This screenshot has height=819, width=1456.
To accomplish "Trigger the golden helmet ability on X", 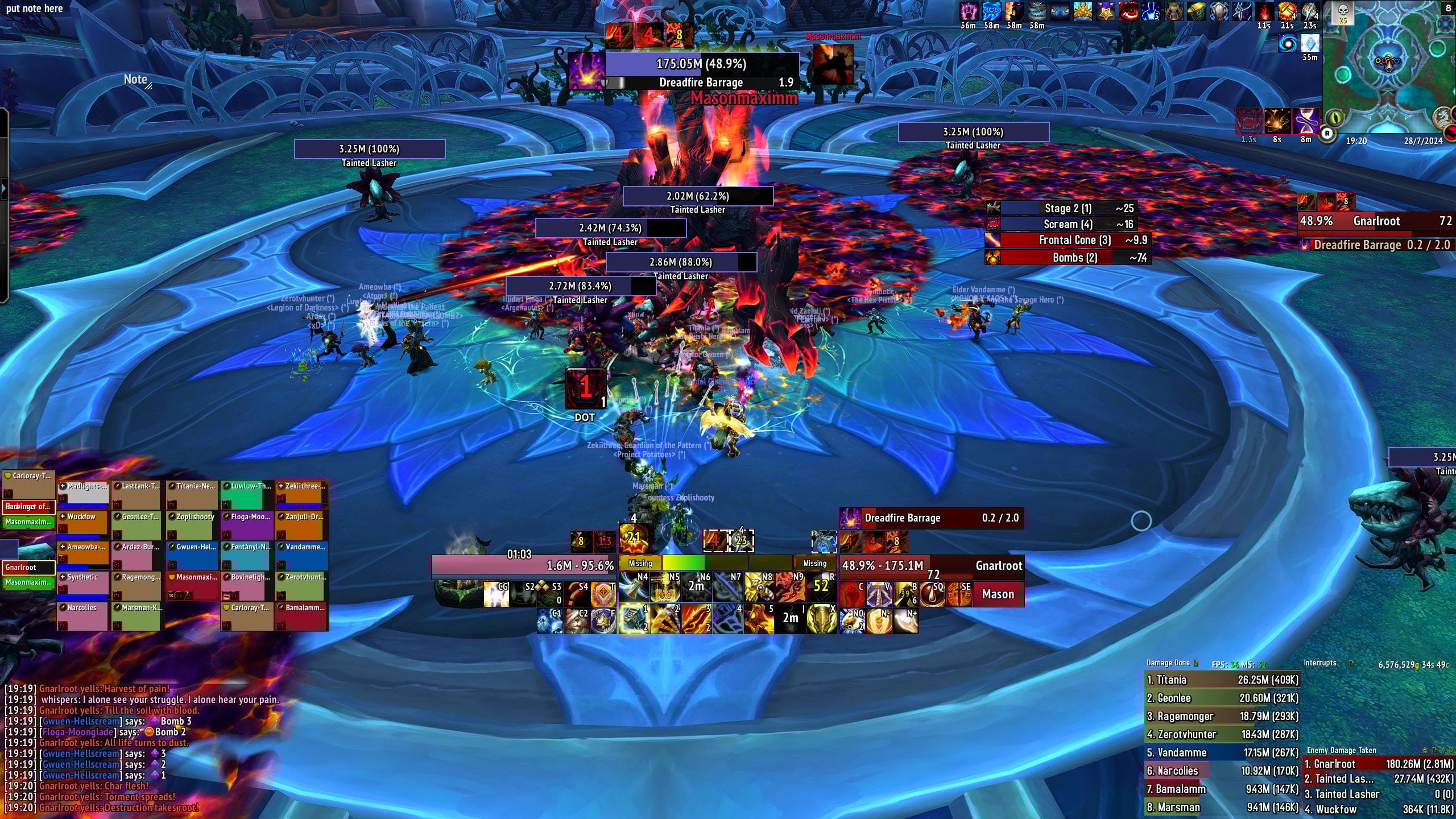I will point(821,619).
